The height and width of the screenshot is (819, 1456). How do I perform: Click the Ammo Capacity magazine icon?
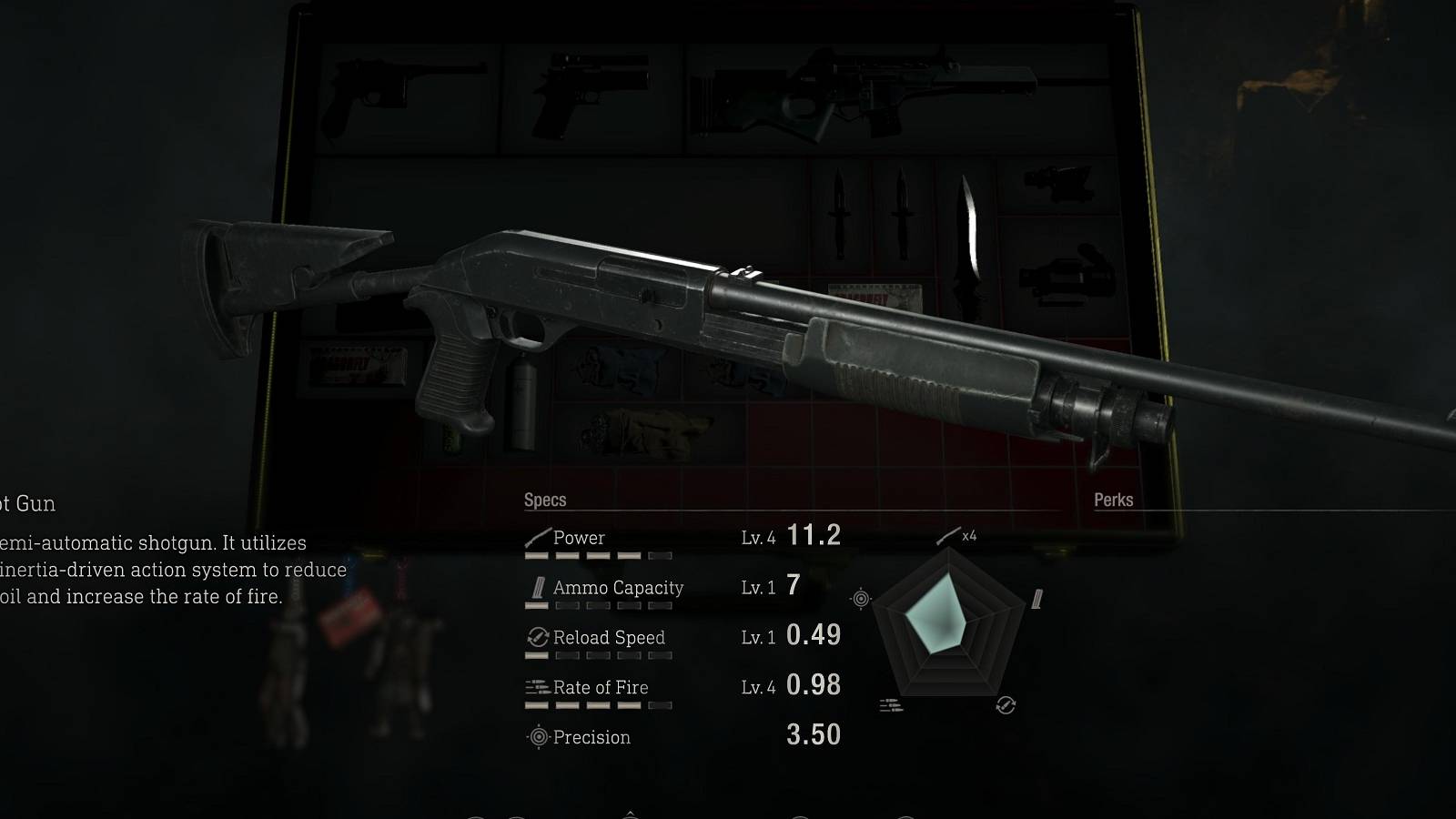click(537, 588)
